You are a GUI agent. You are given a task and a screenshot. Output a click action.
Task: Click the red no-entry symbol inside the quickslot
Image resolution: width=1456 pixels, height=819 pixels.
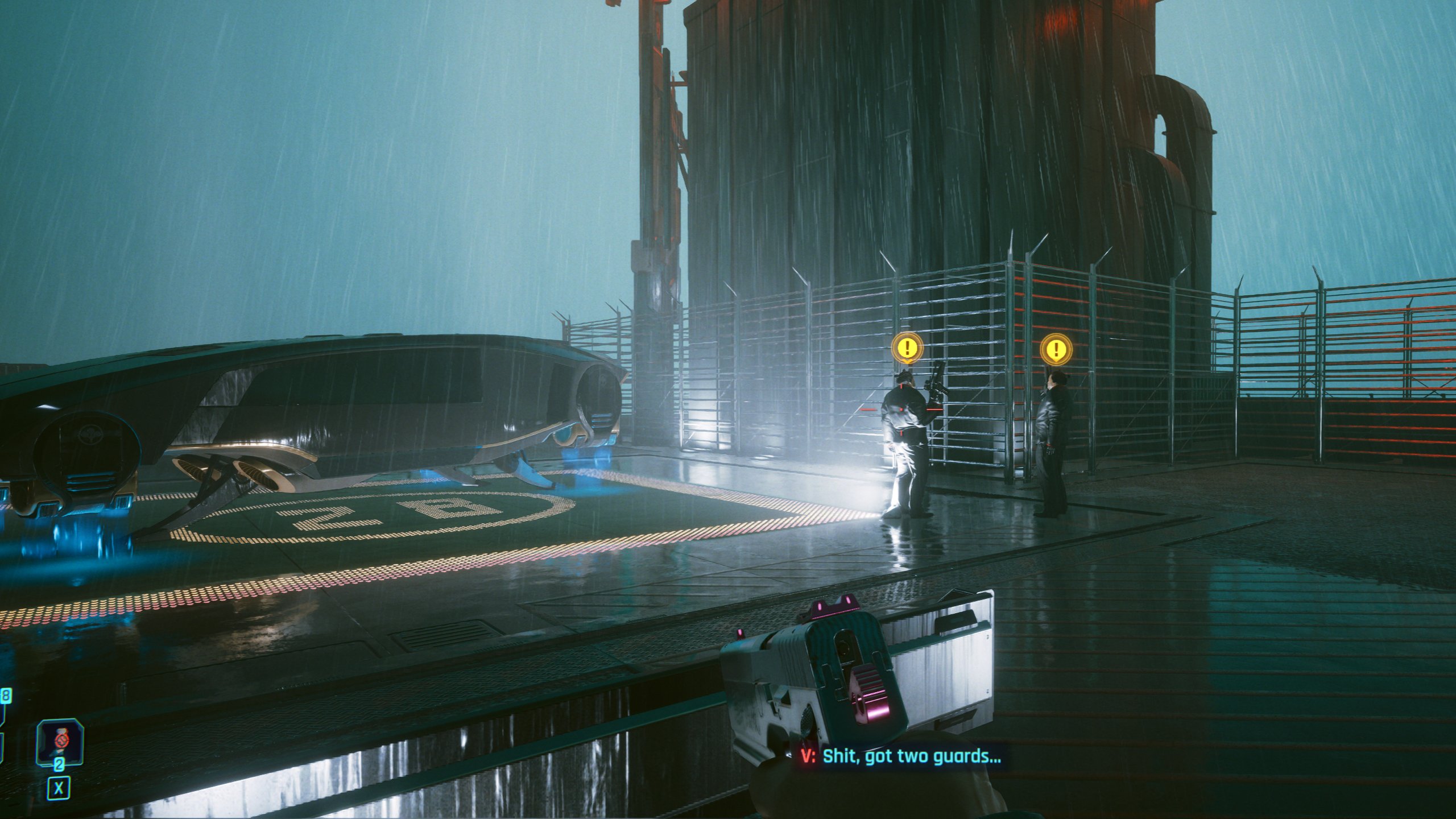[62, 741]
